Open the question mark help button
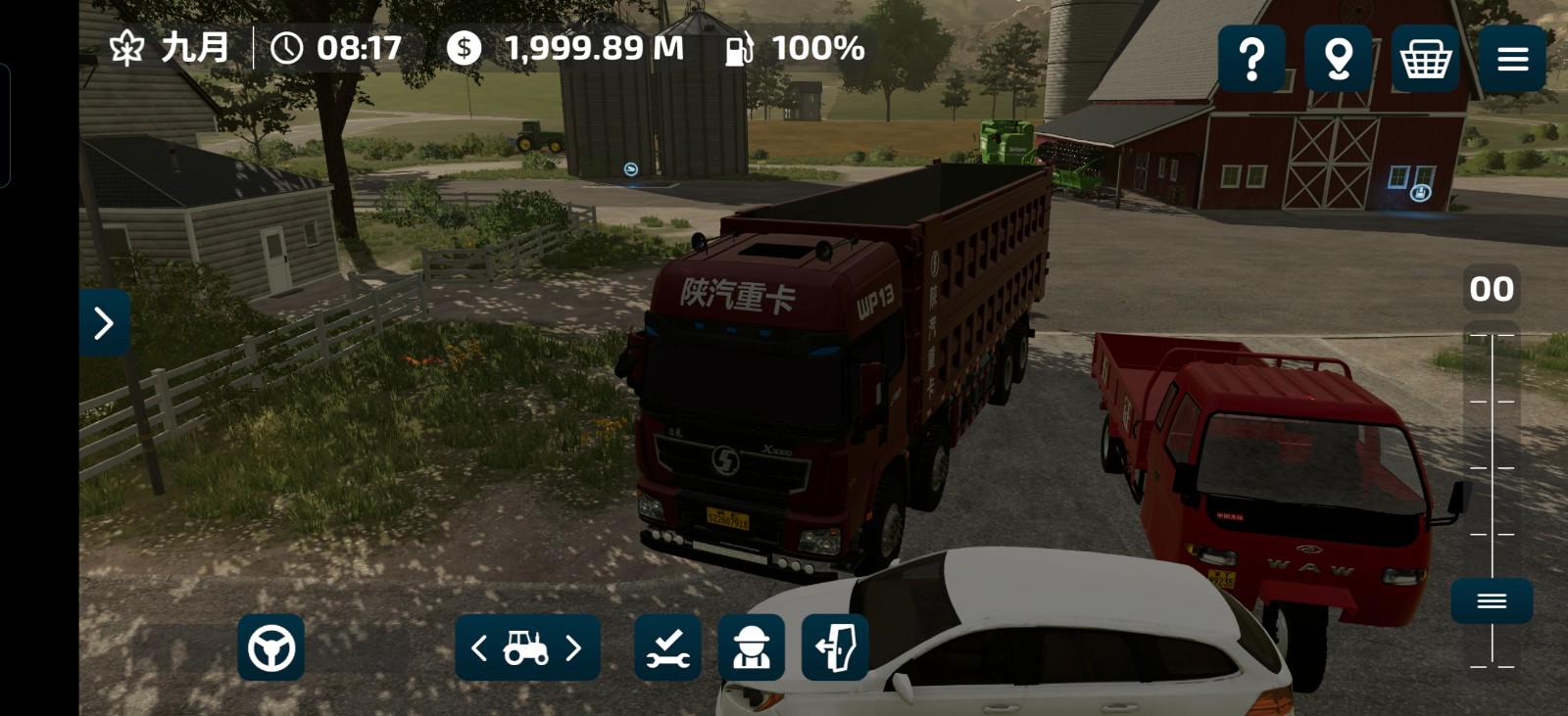This screenshot has width=1568, height=716. [1251, 59]
